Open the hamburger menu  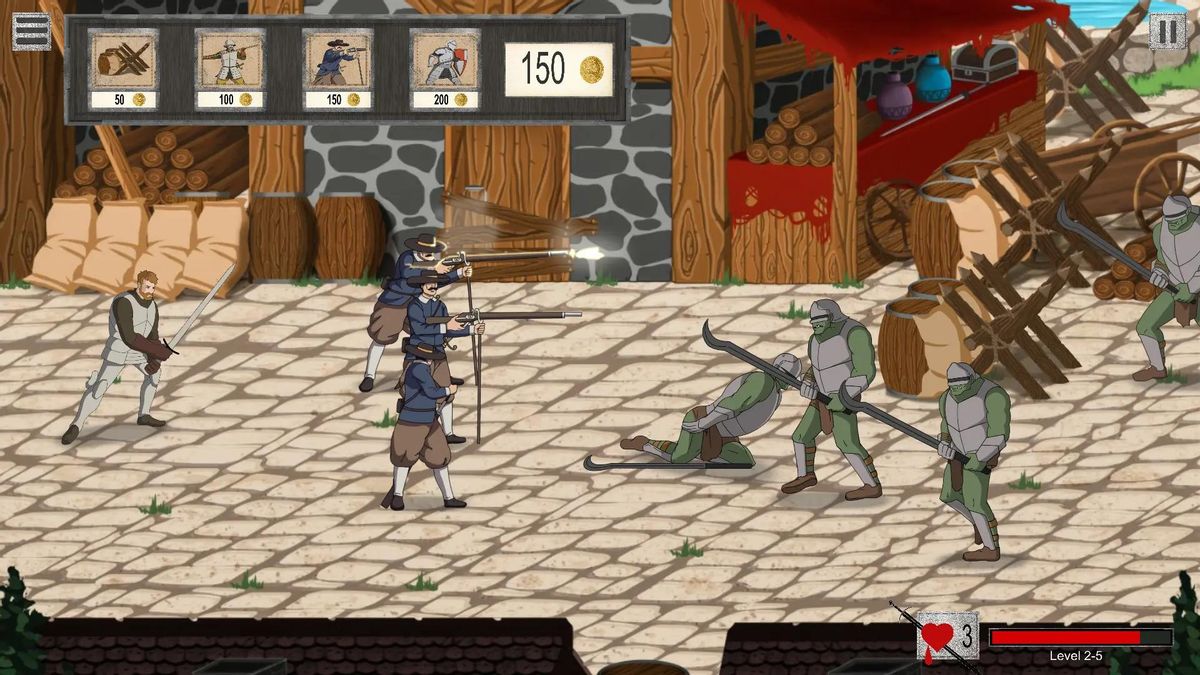pyautogui.click(x=31, y=31)
